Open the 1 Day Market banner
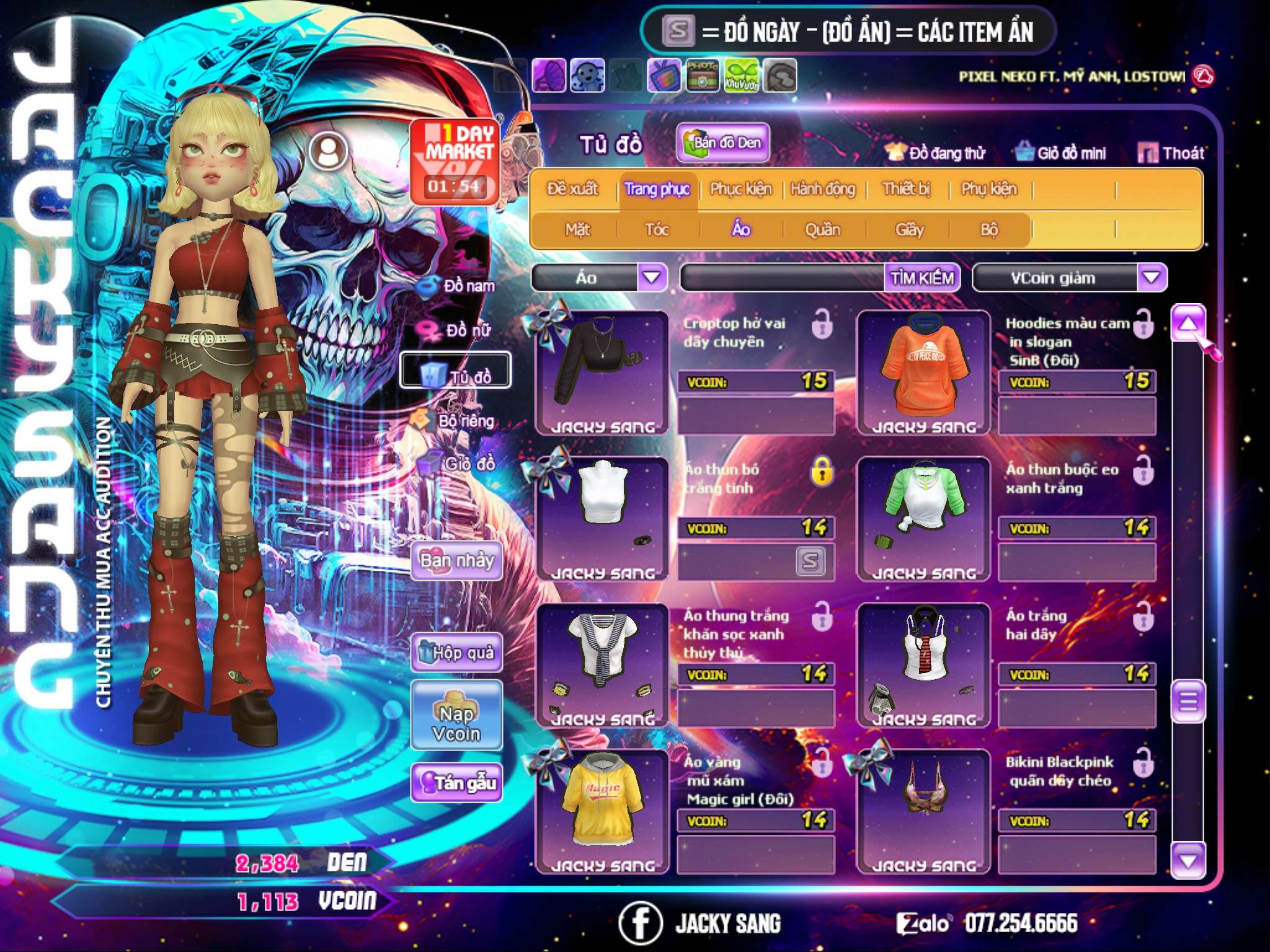The width and height of the screenshot is (1270, 952). pos(455,161)
